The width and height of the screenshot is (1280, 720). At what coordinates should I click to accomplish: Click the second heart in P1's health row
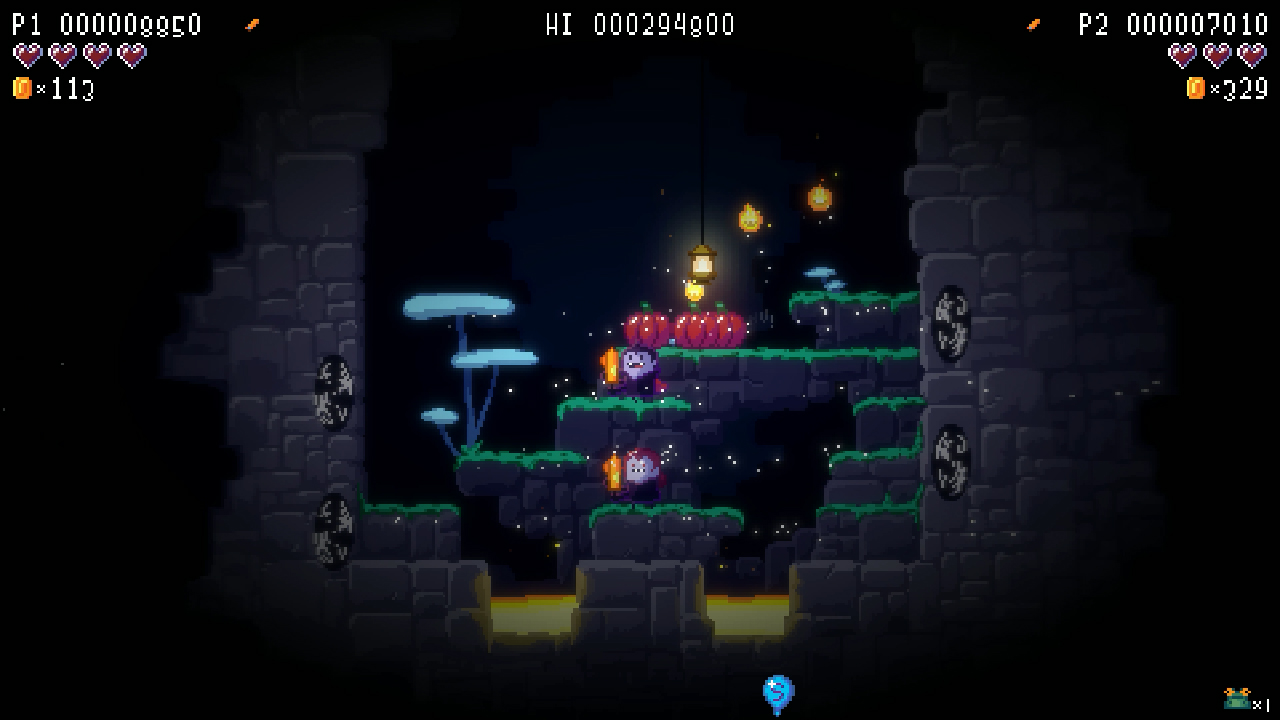coord(63,57)
